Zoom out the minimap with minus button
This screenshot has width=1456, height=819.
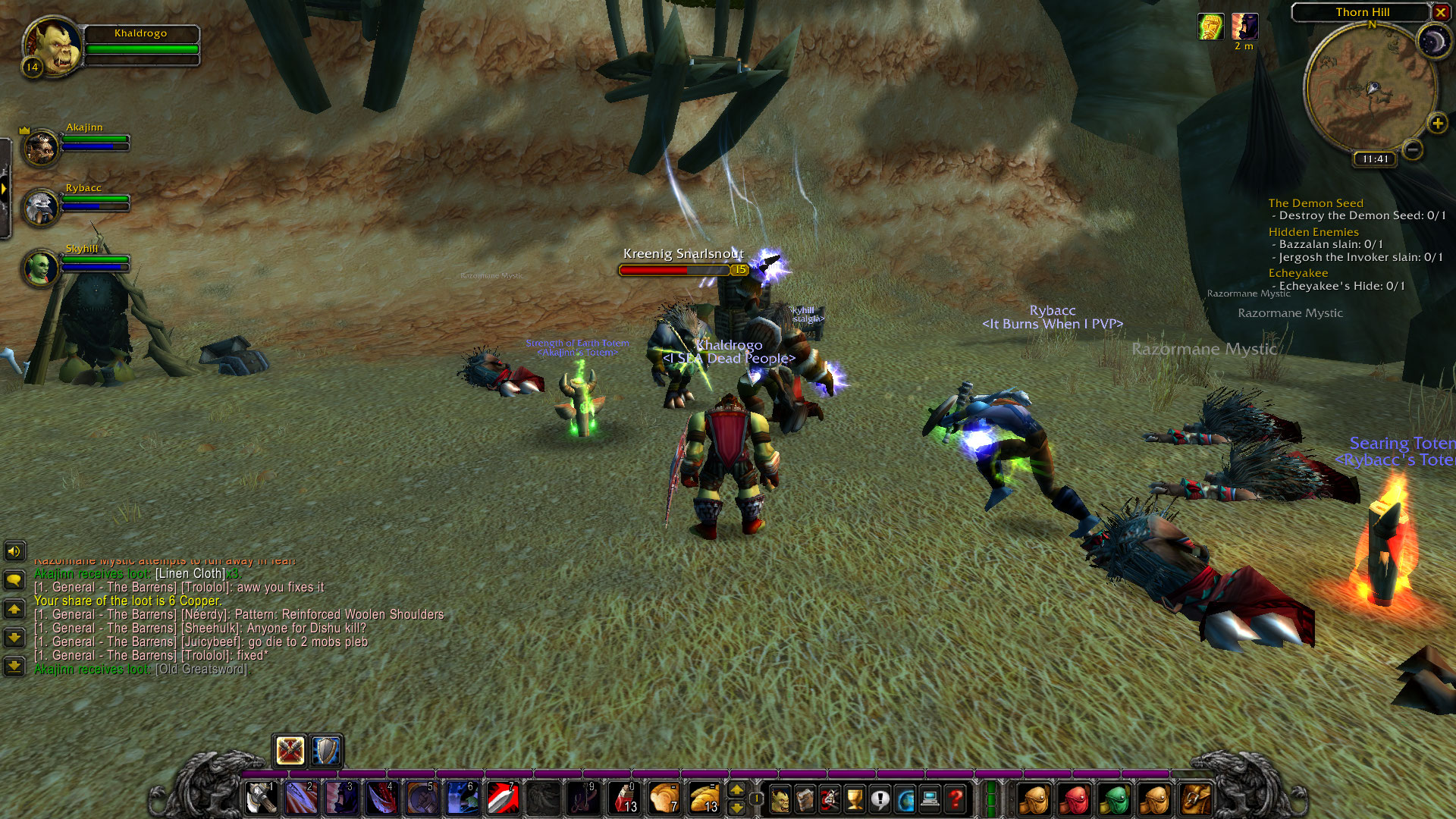click(1412, 150)
